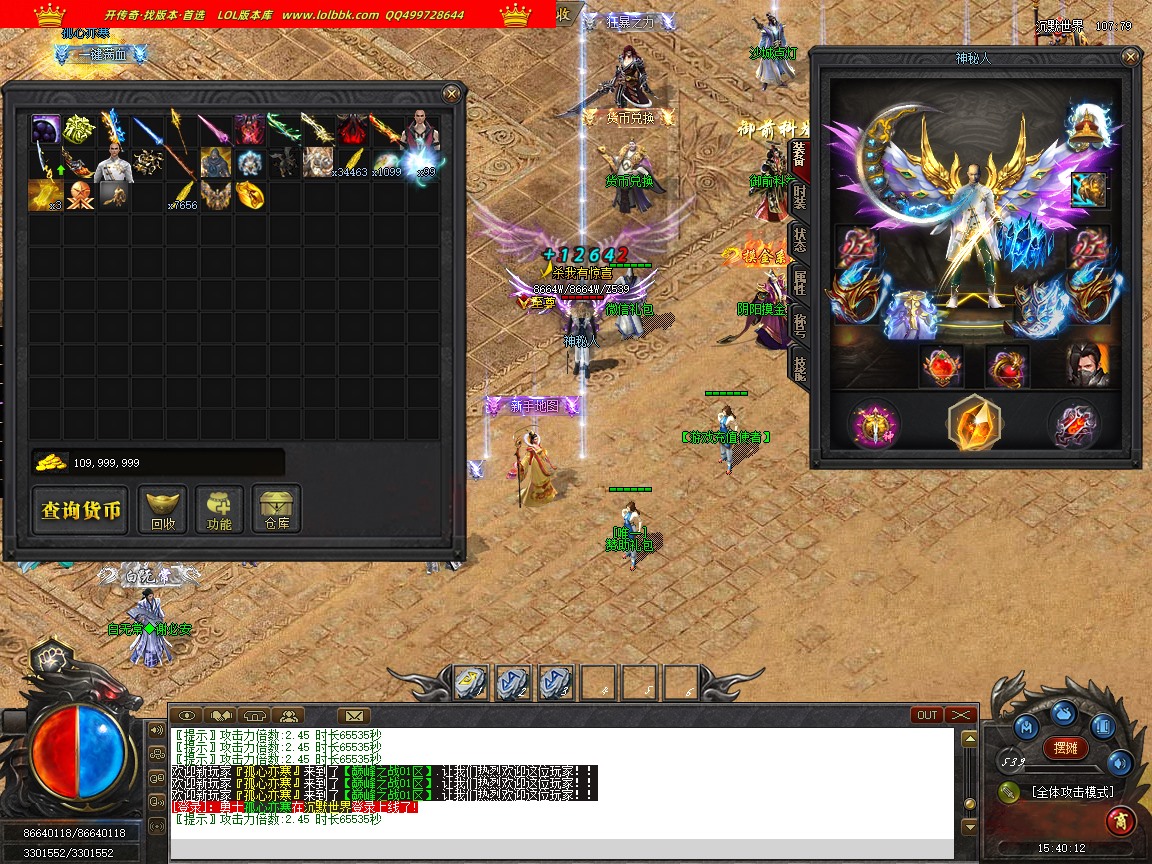Close the 神秘人 character equipment panel
1152x864 pixels.
tap(1131, 58)
